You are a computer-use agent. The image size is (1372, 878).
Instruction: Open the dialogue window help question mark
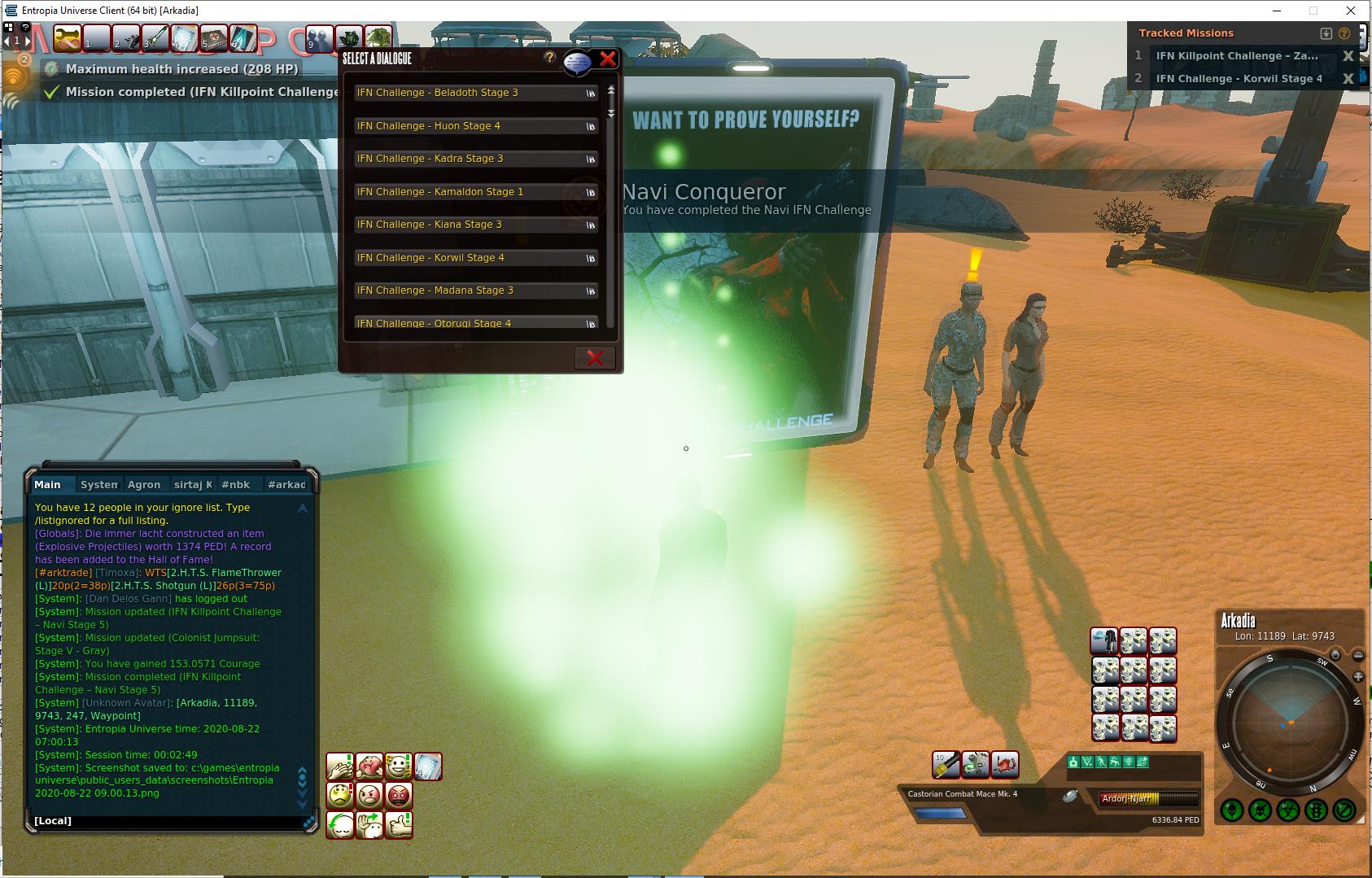click(550, 57)
